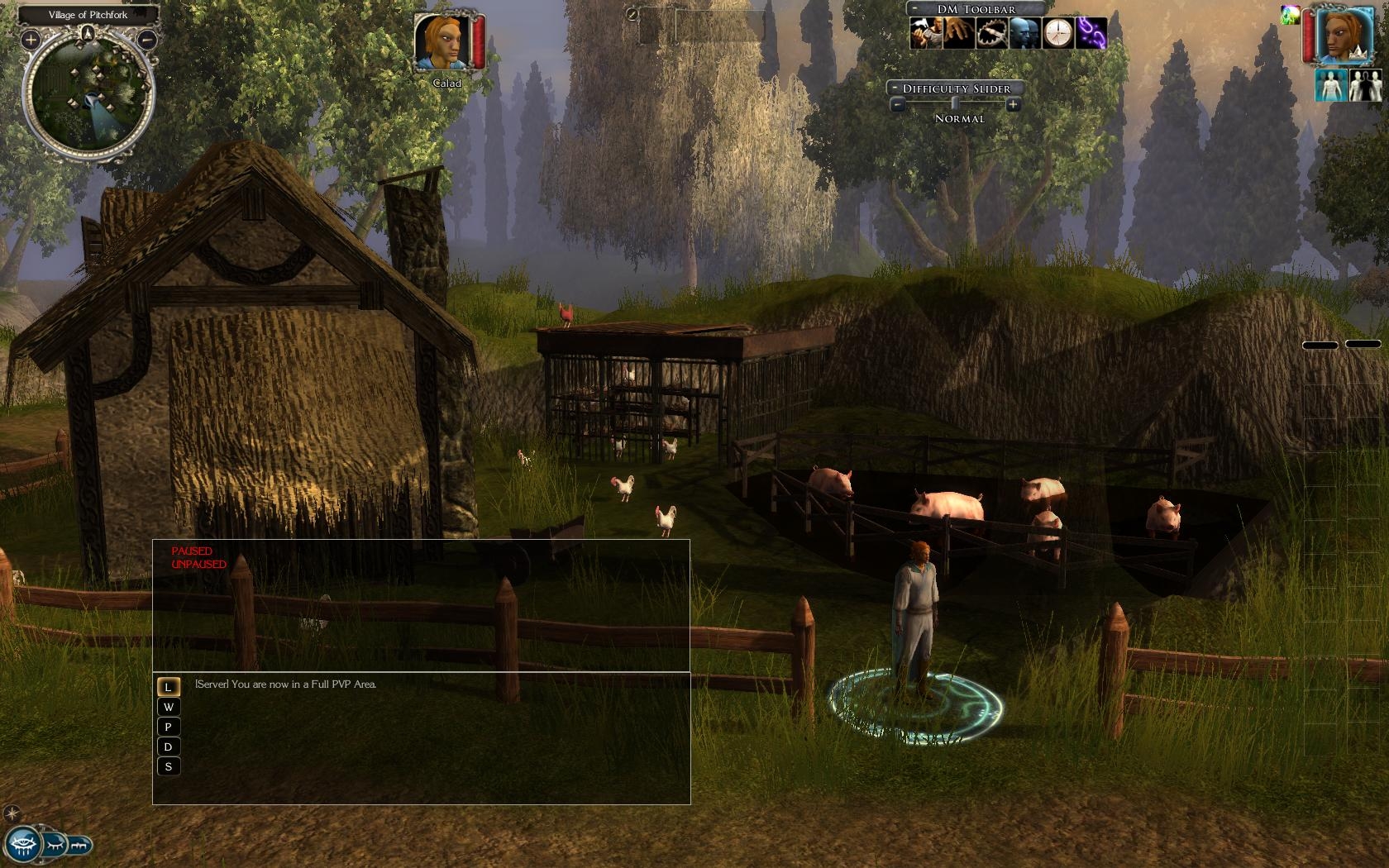Zoom in the minimap with the plus button
Viewport: 1389px width, 868px height.
click(x=31, y=39)
